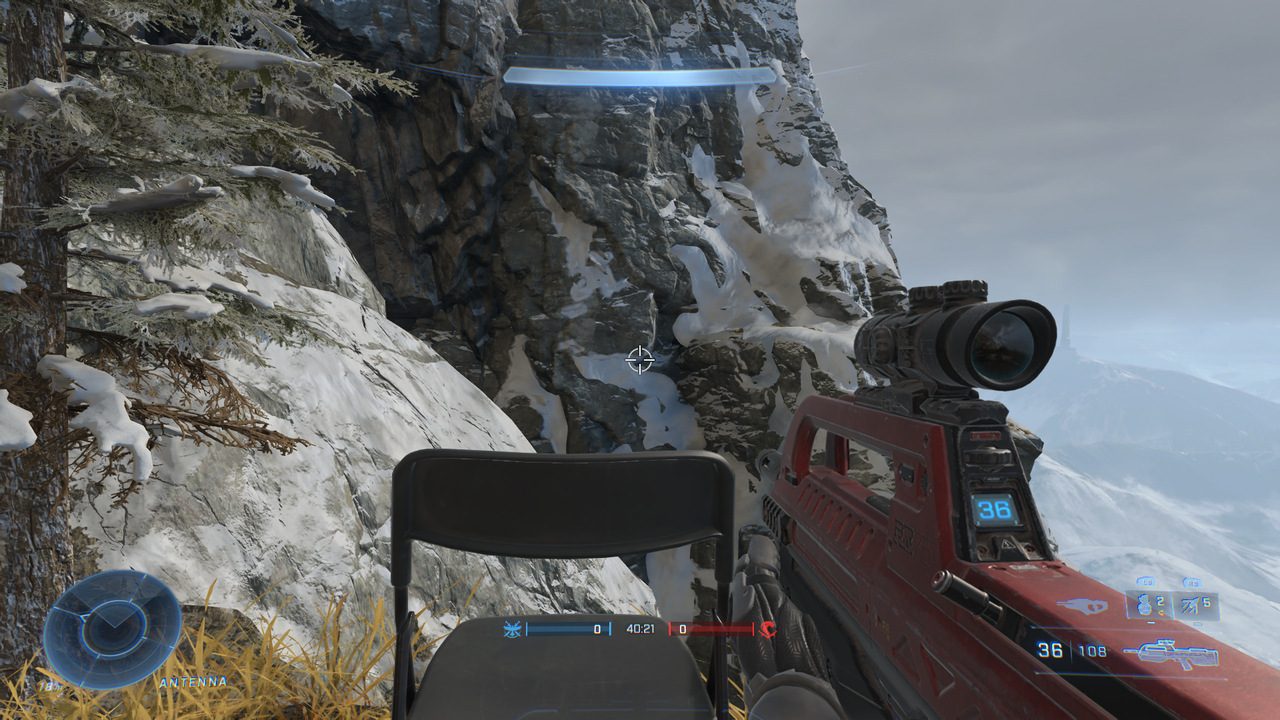
Task: Click the equipment weapon silhouette icon
Action: (1082, 605)
